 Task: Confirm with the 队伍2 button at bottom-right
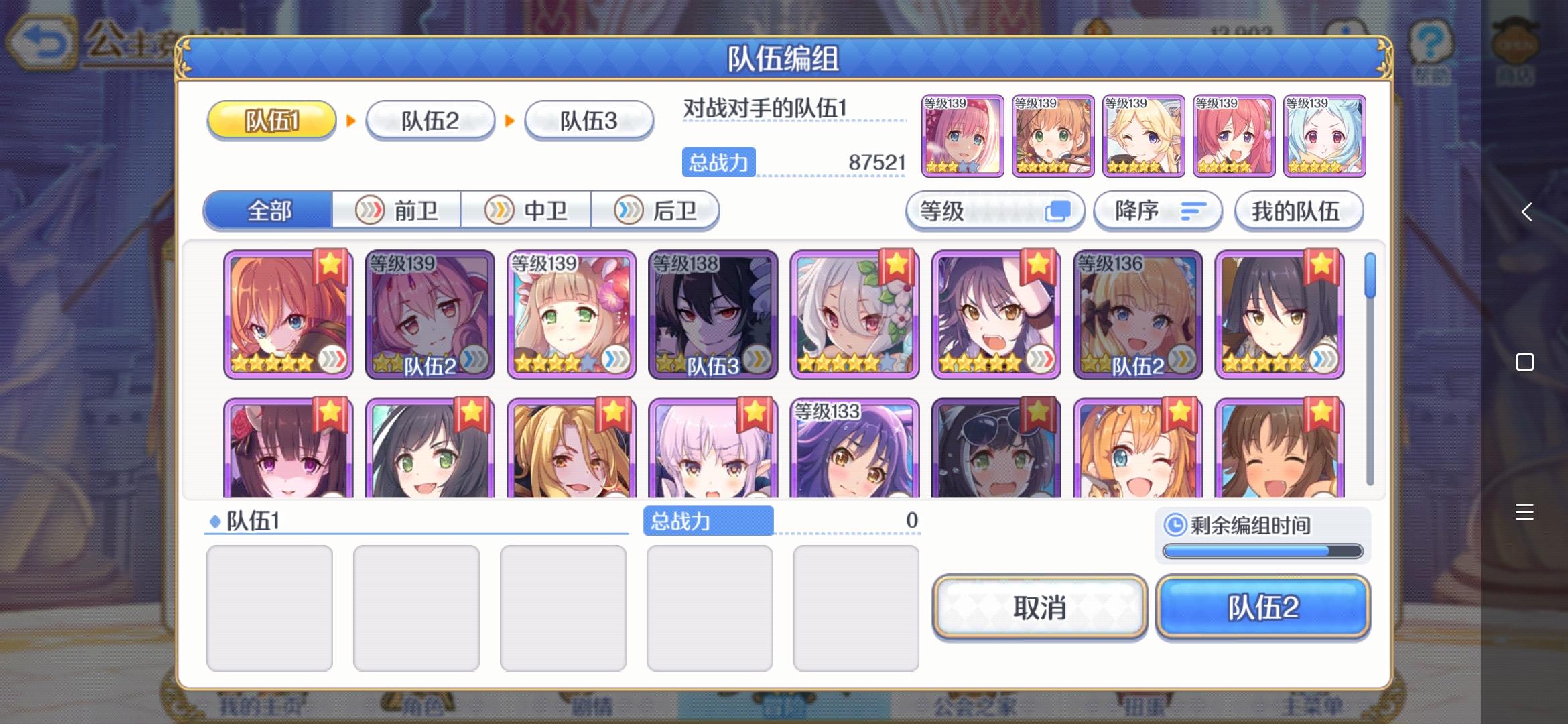[x=1262, y=609]
